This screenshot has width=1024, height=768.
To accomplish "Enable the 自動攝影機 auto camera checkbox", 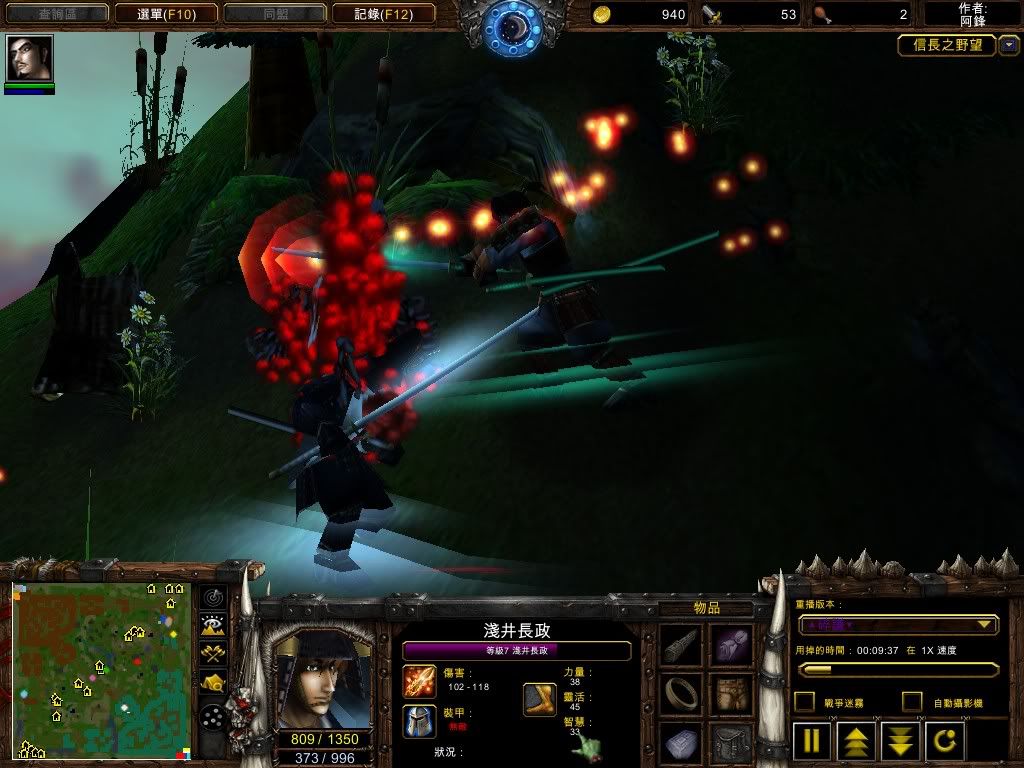I will pyautogui.click(x=912, y=702).
